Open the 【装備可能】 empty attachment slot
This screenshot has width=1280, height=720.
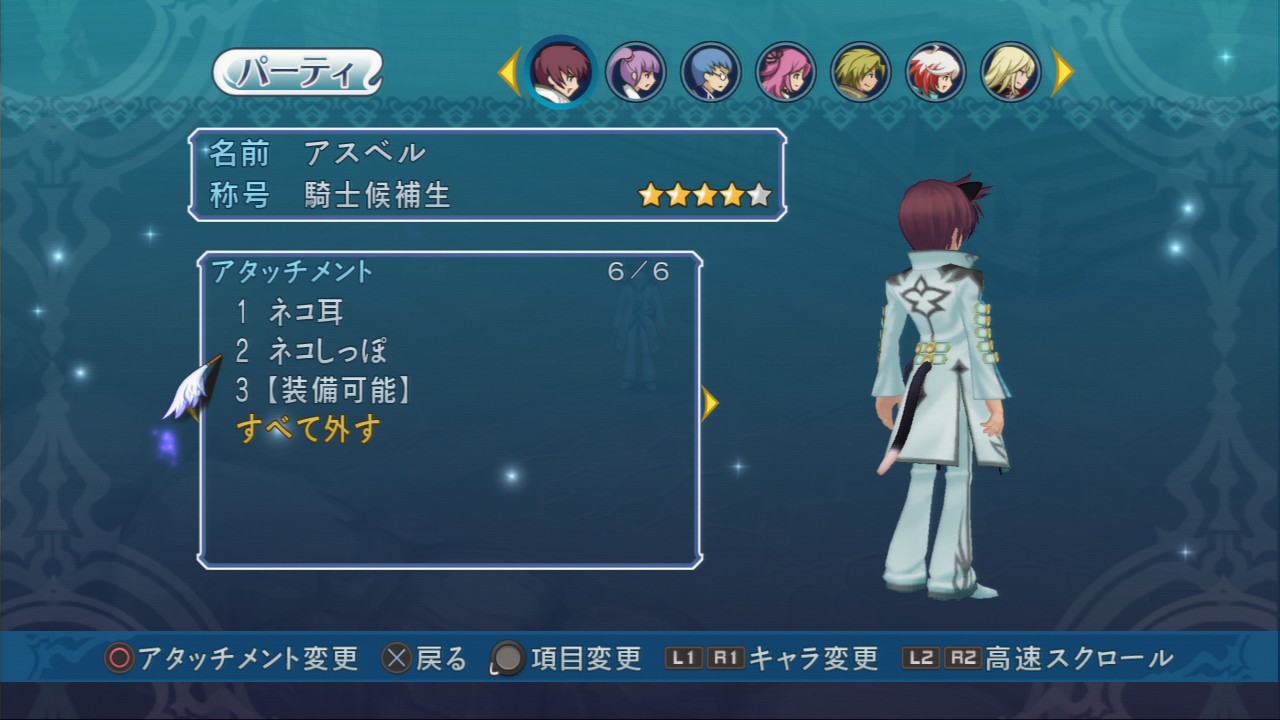click(x=338, y=391)
